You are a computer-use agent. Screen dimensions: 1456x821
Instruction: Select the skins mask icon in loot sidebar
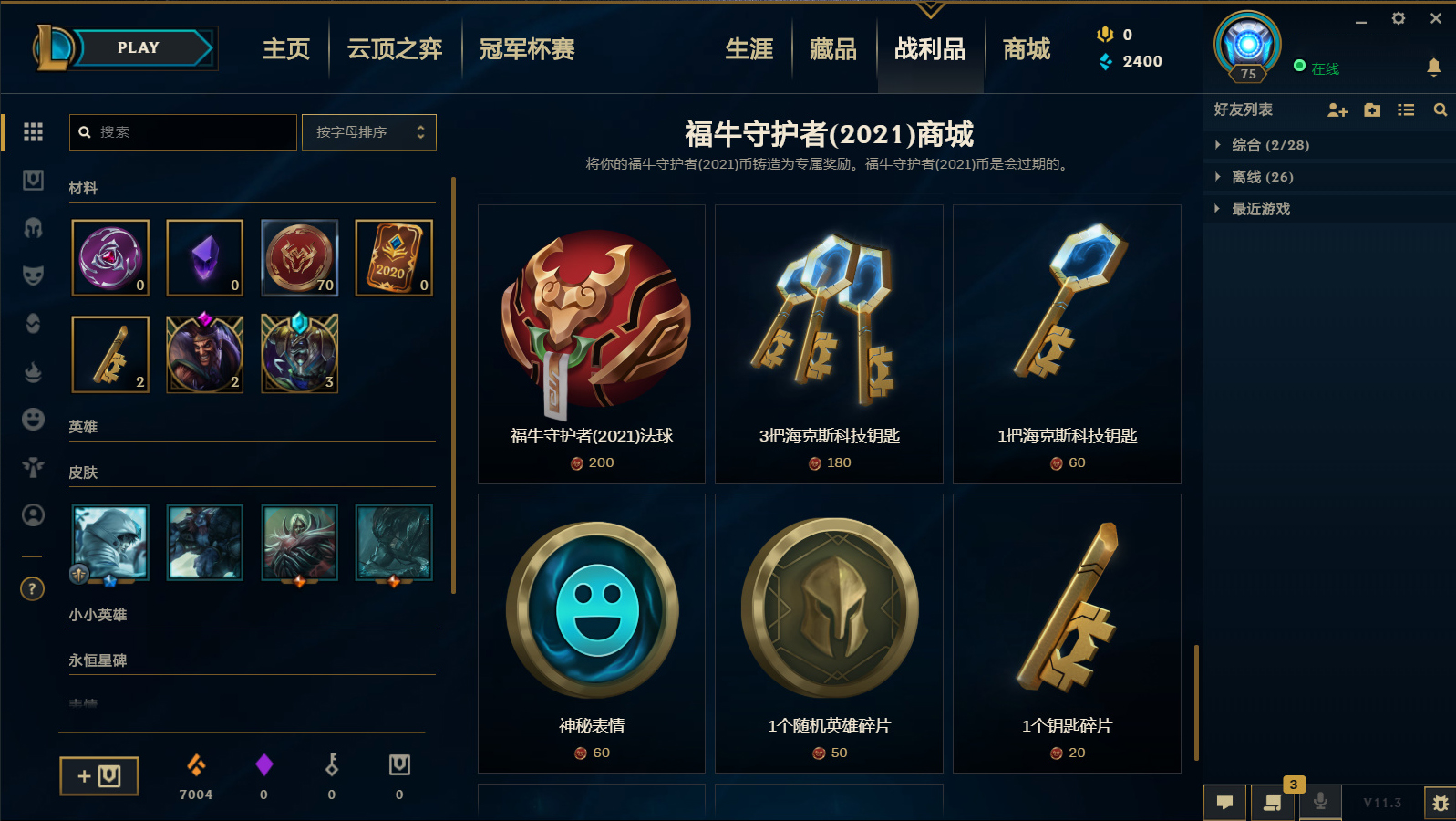tap(33, 276)
